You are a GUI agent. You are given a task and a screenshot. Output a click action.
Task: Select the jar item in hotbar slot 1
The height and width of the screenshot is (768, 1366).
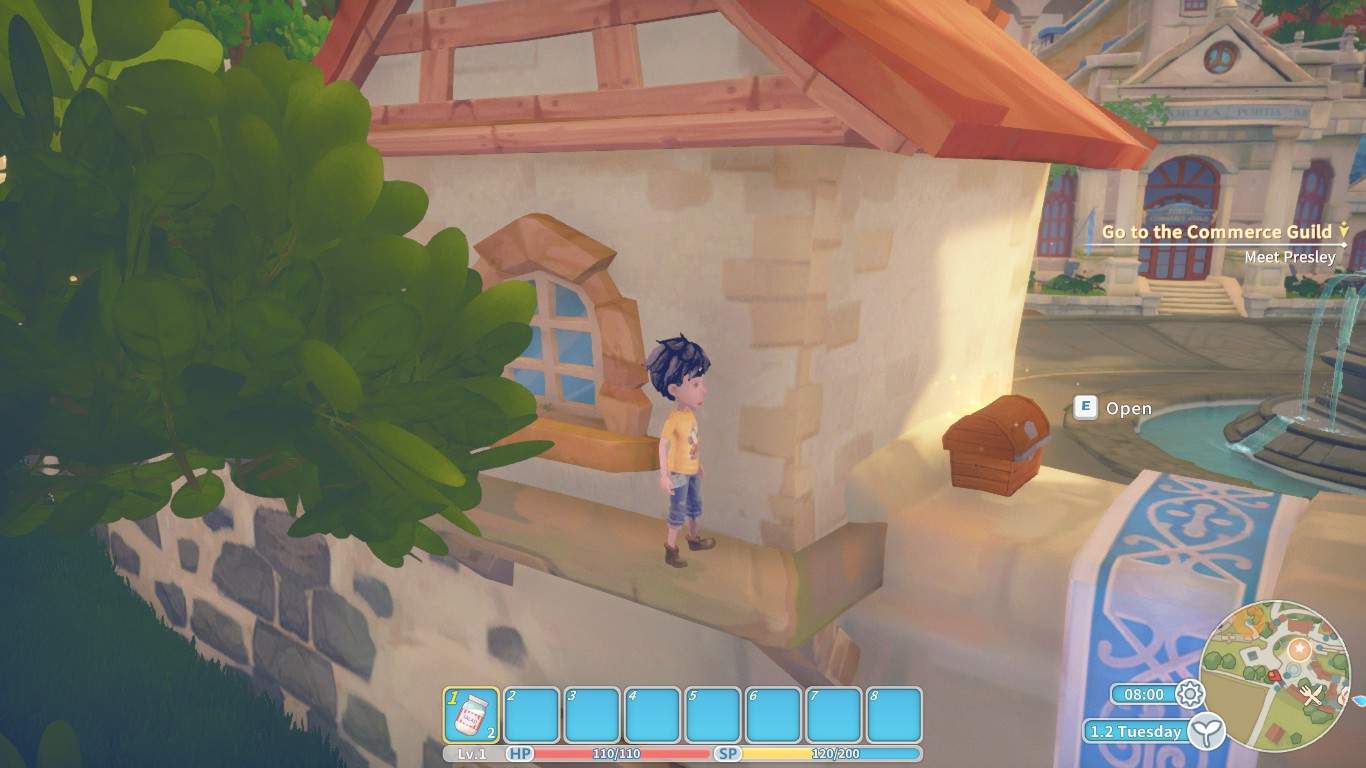[471, 714]
